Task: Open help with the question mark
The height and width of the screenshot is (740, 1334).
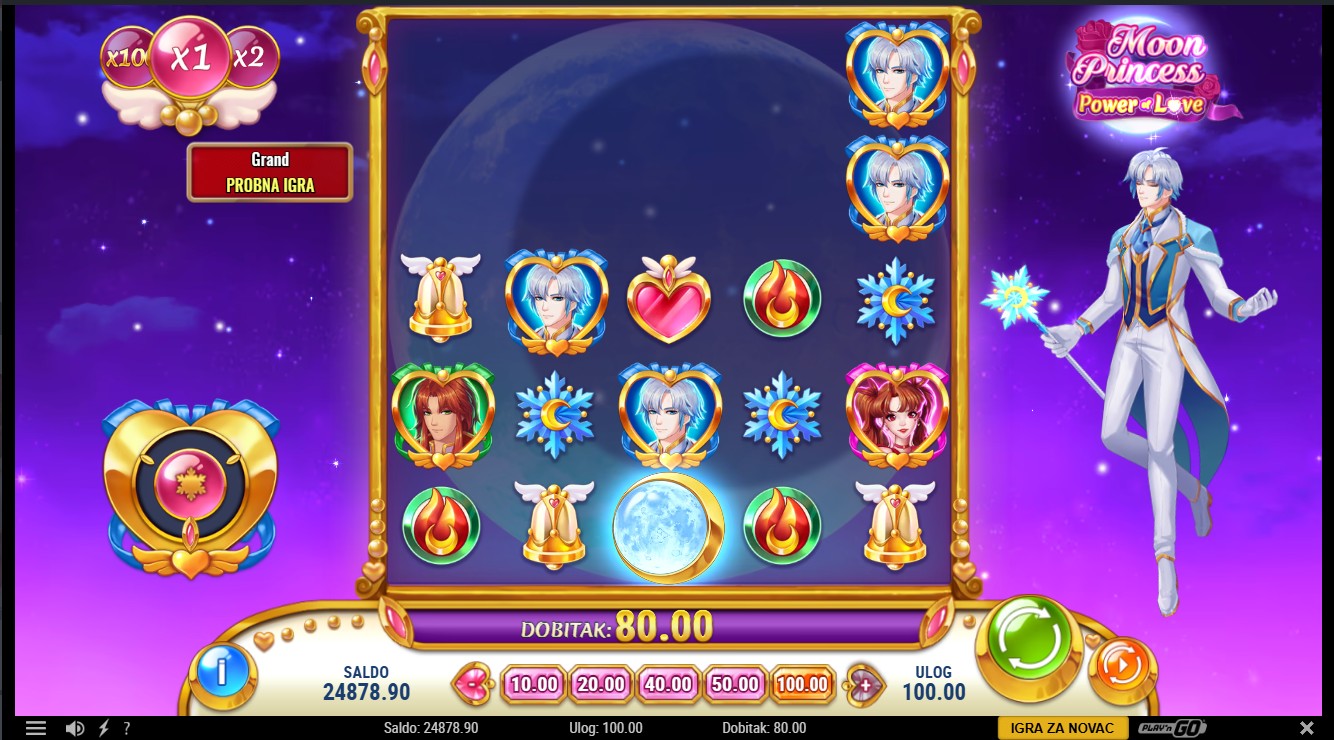Action: pos(127,728)
